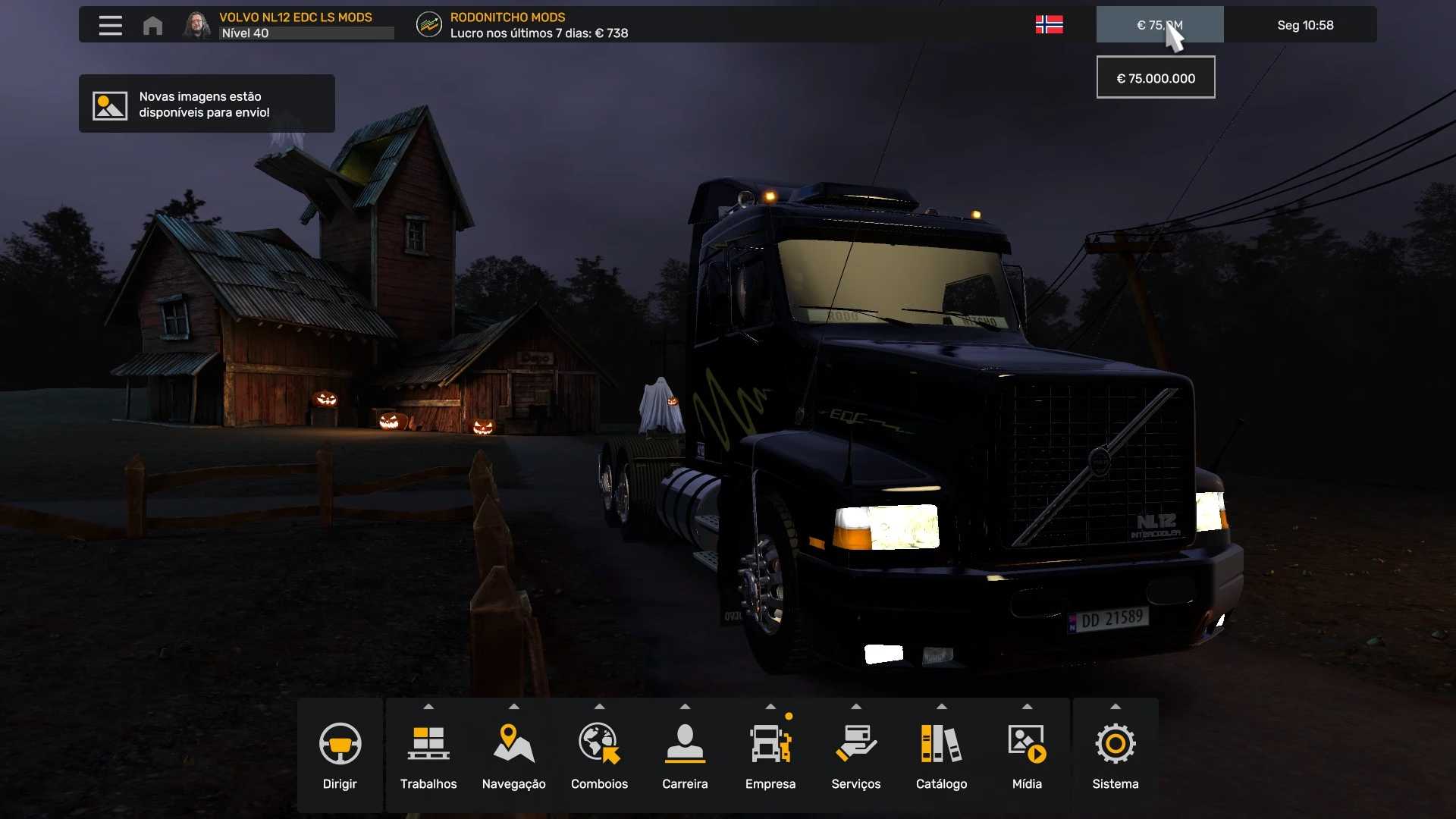Browse the Catálogo menu

941,755
